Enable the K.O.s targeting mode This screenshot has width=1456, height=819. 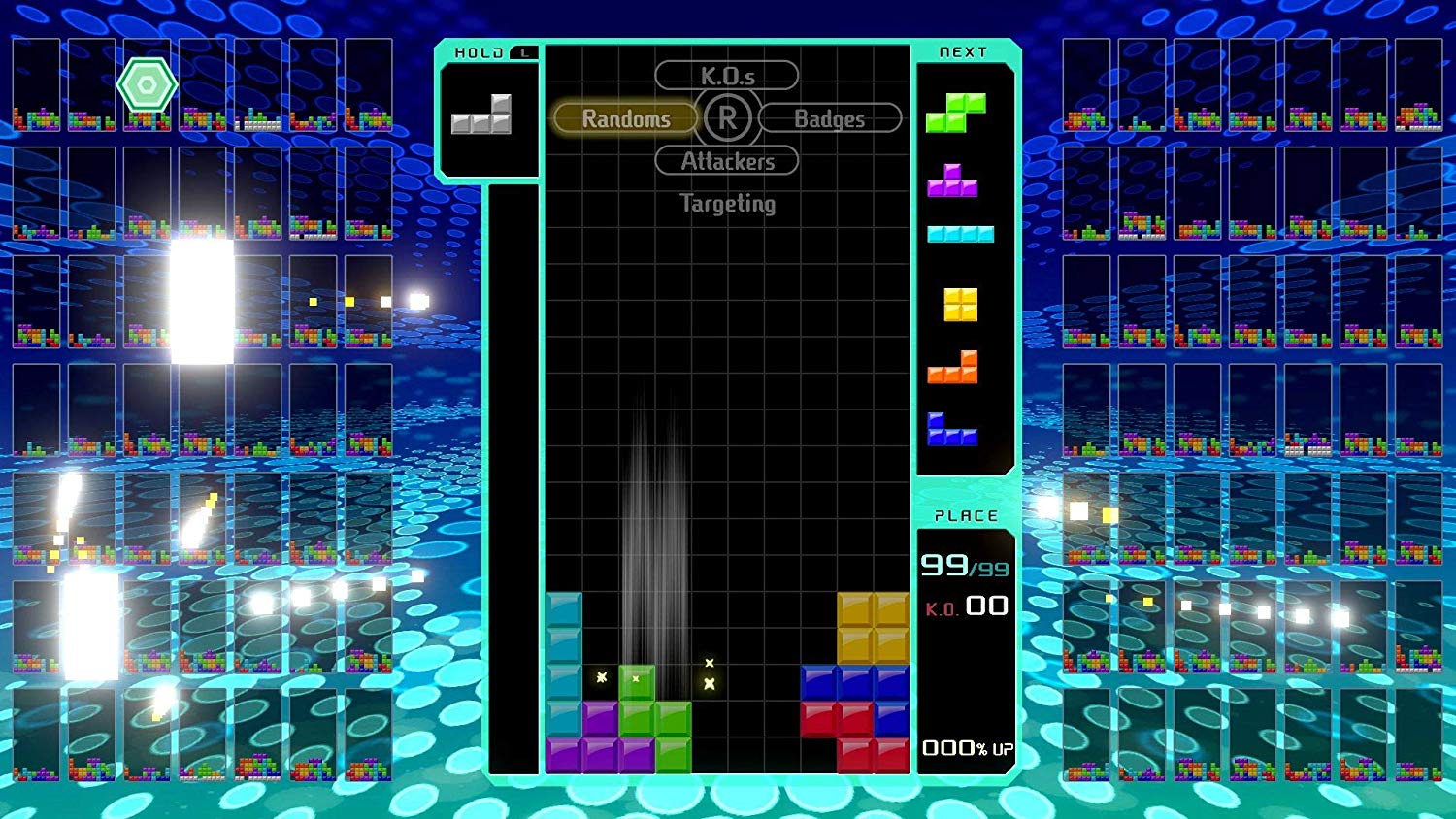pos(728,75)
